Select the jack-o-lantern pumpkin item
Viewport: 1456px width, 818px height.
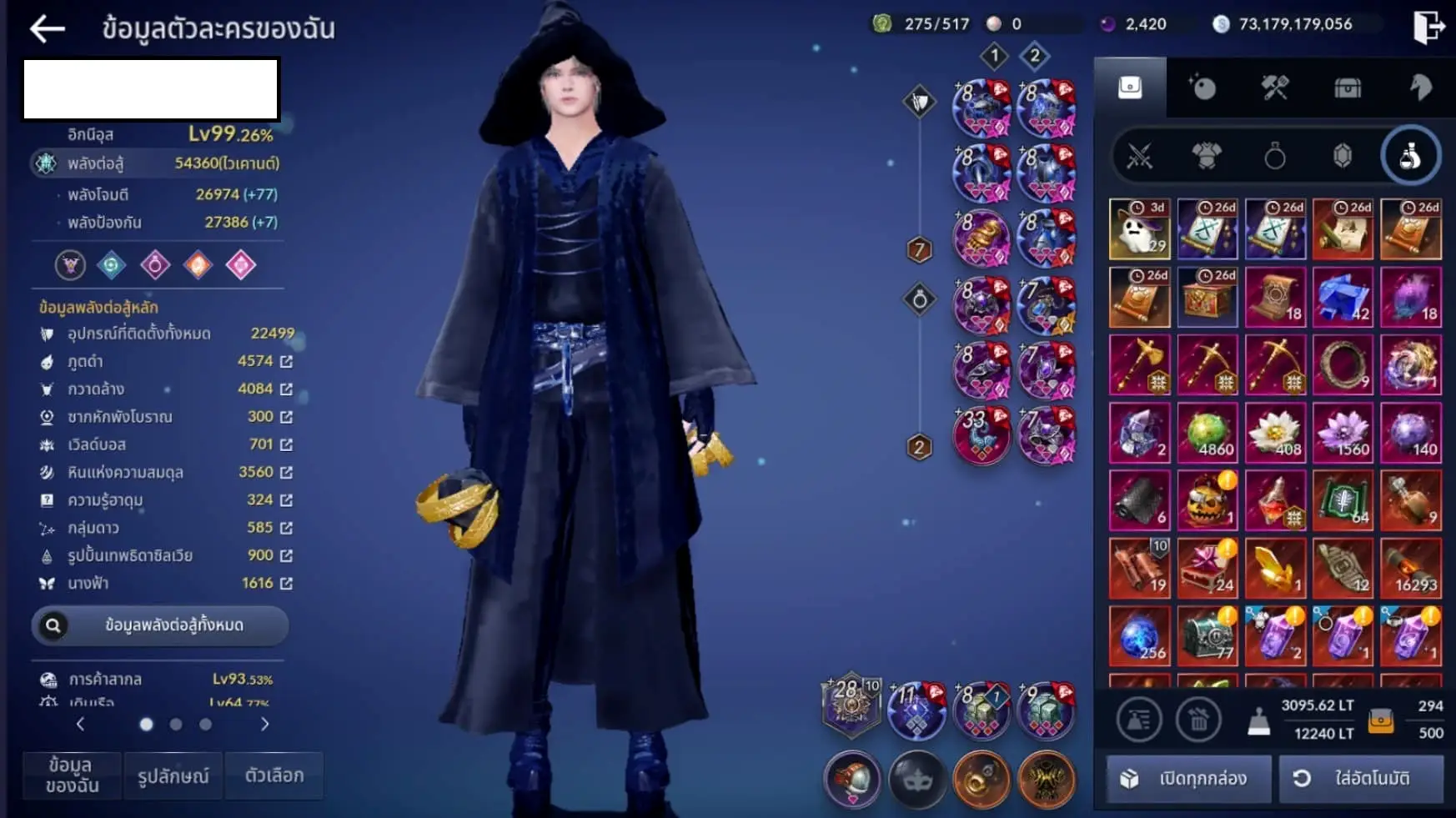[x=1207, y=501]
